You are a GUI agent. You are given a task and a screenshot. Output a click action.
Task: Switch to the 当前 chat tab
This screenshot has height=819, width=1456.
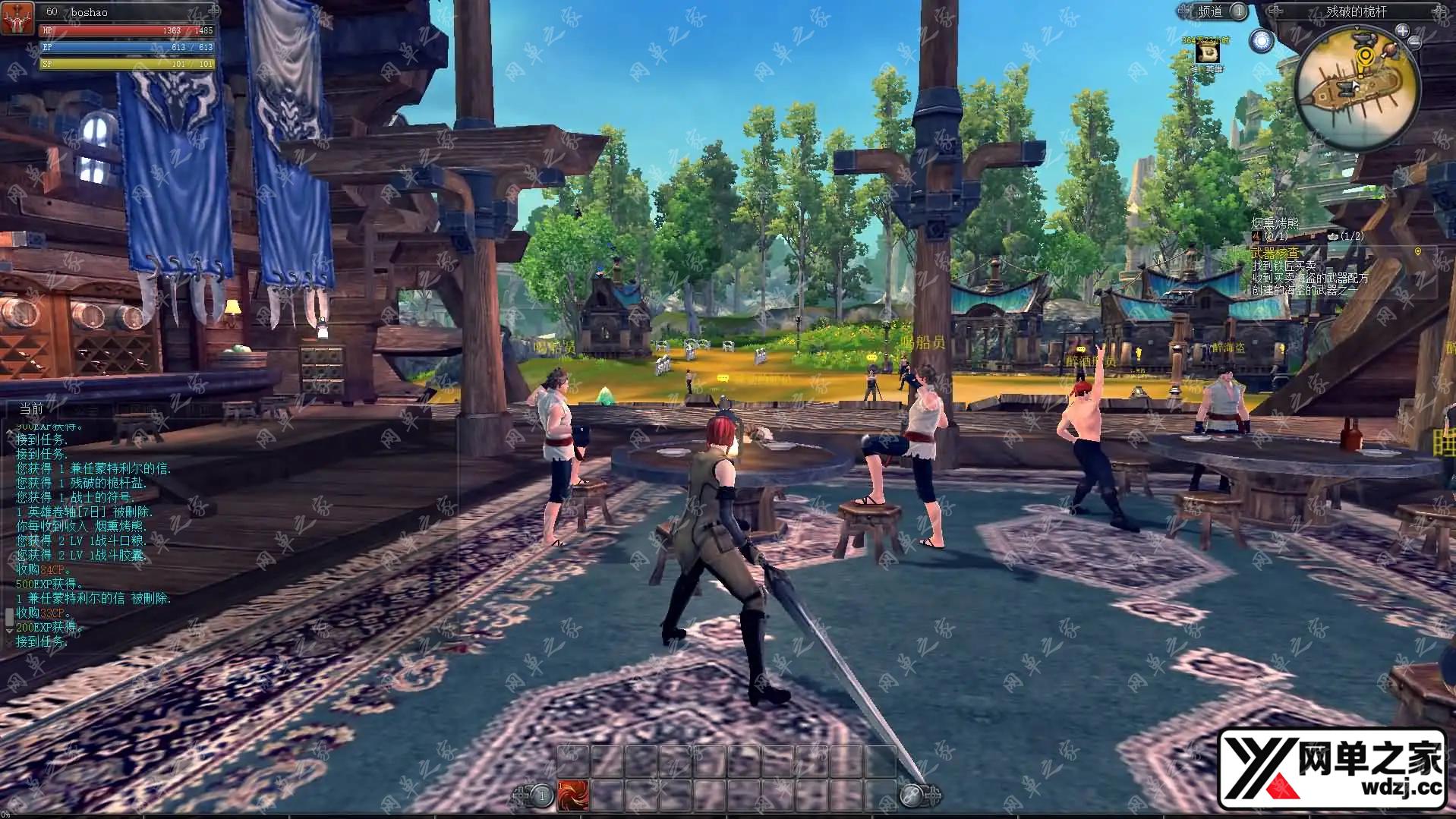coord(32,408)
